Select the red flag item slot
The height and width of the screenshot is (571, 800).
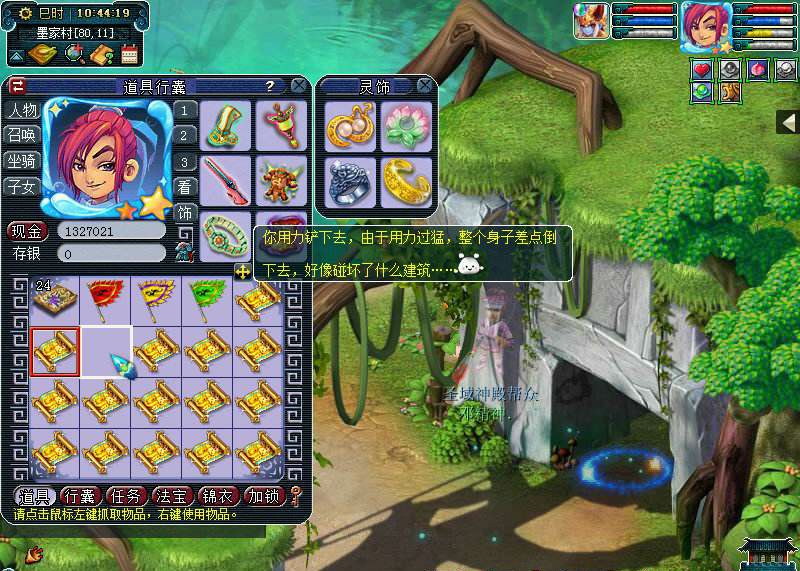click(105, 298)
